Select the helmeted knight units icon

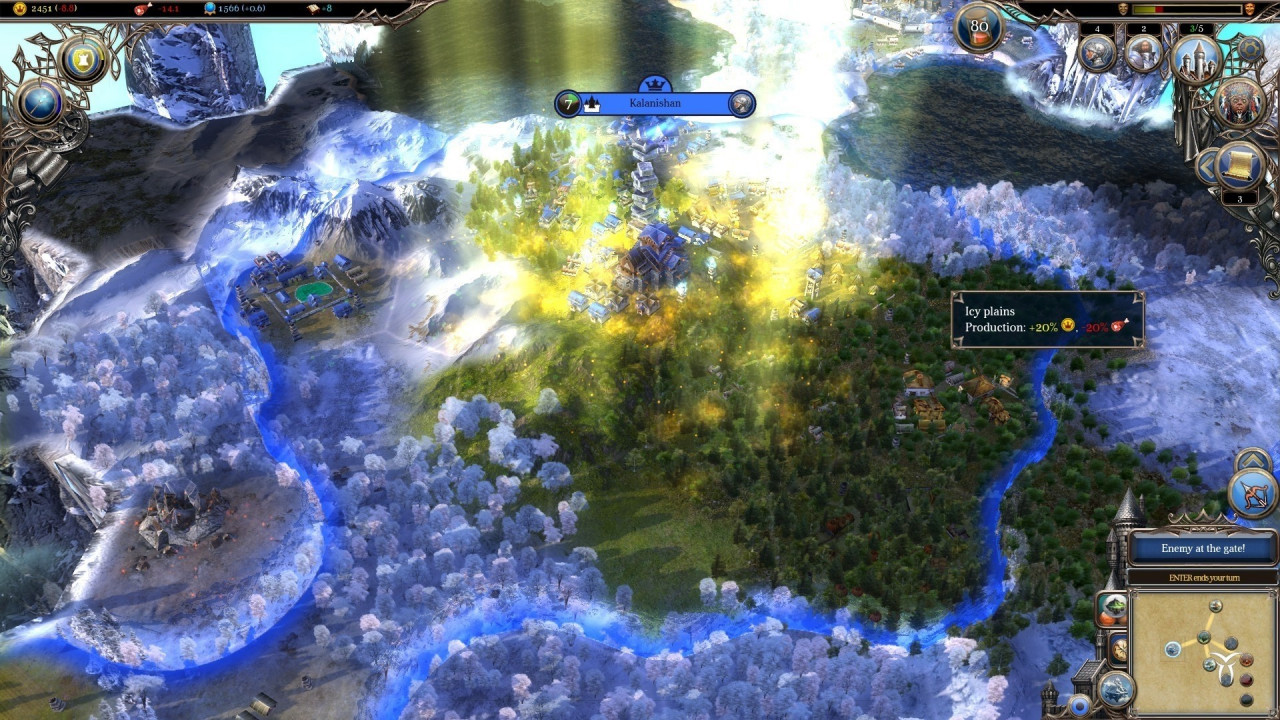click(x=1097, y=53)
